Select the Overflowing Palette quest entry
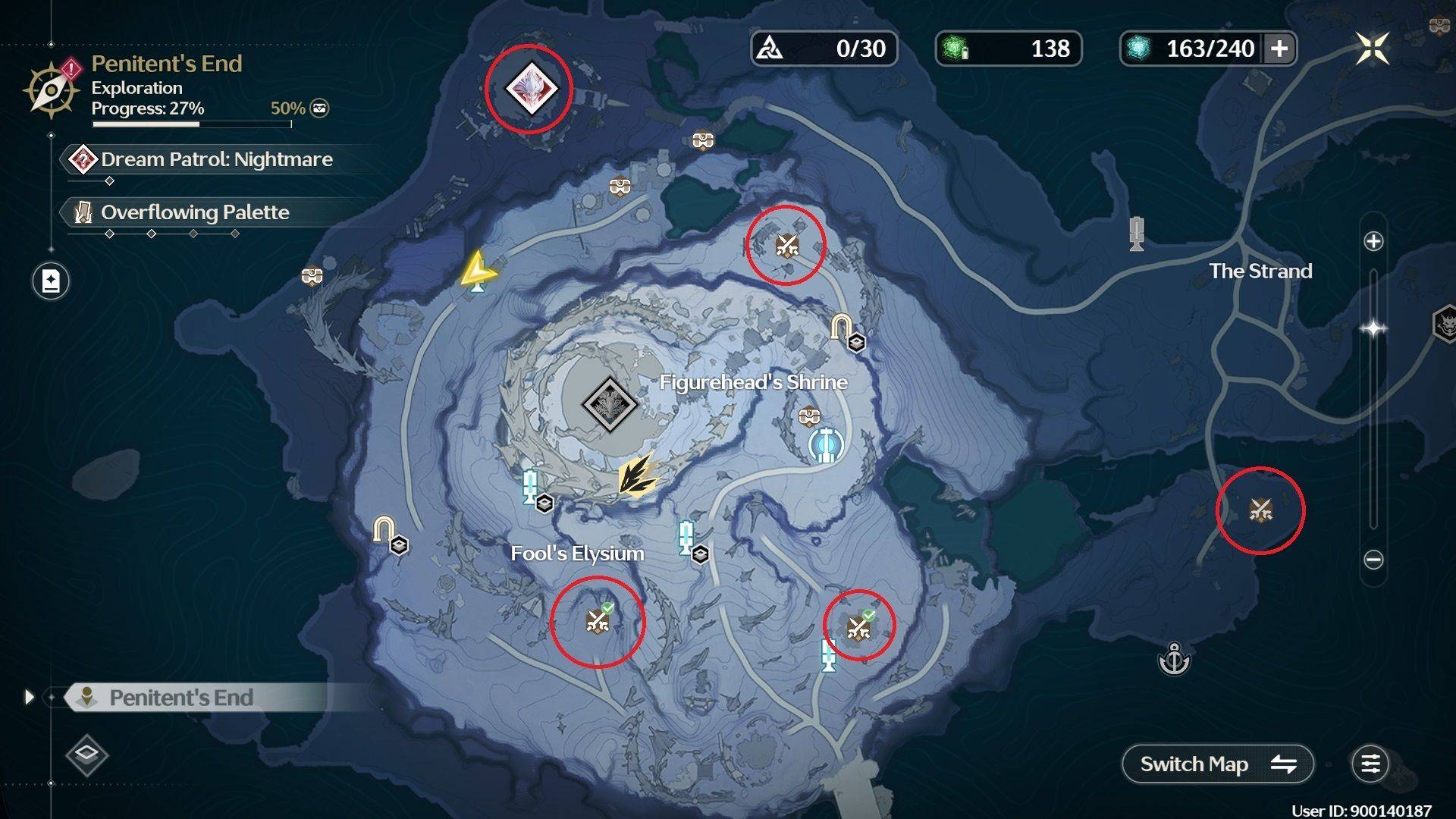This screenshot has width=1456, height=819. pos(195,213)
